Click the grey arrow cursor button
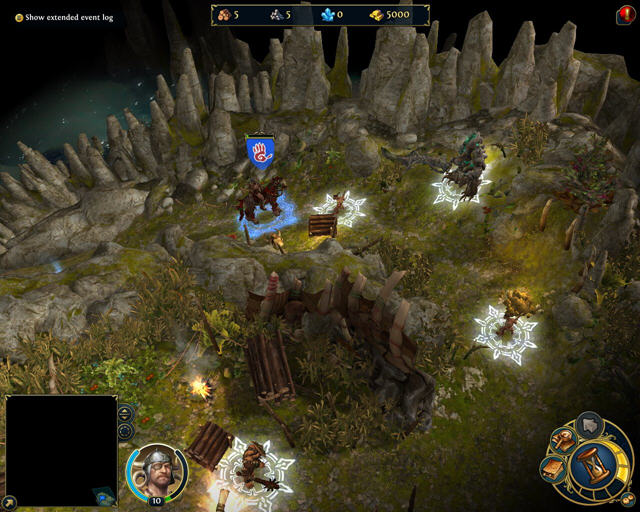This screenshot has height=512, width=640. tap(590, 423)
